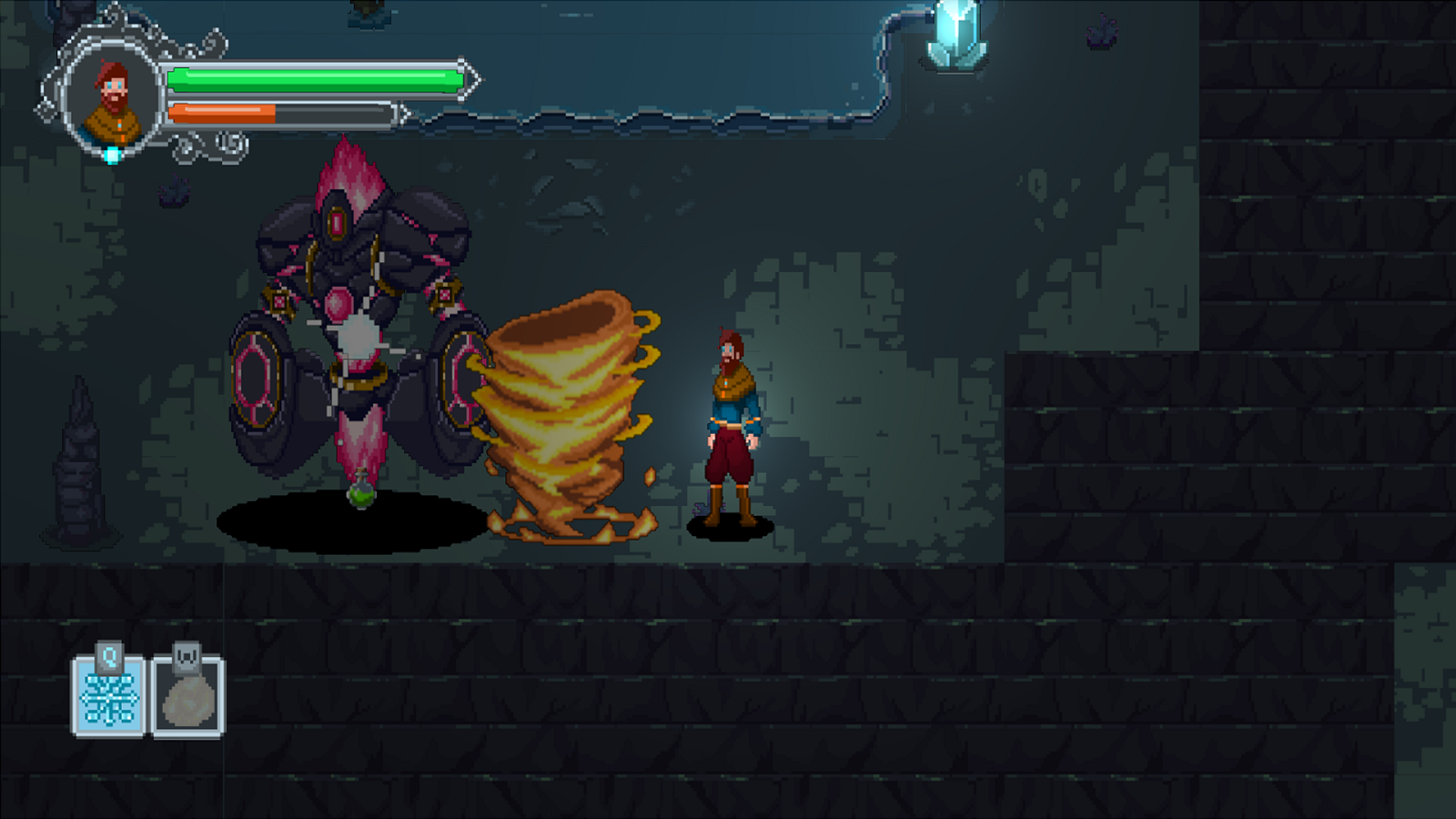Use the greyed-out tornado ability slot

188,695
